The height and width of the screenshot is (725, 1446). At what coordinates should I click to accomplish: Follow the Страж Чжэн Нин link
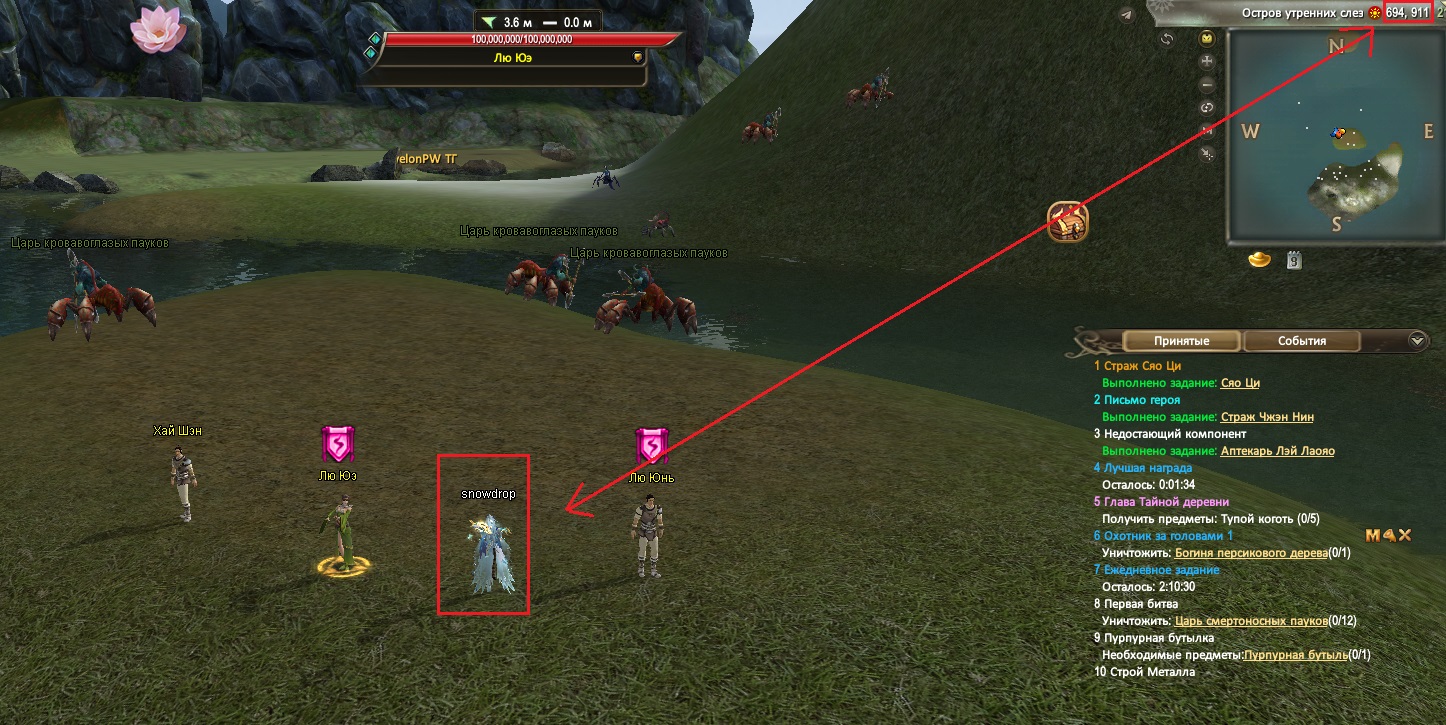pos(1267,417)
